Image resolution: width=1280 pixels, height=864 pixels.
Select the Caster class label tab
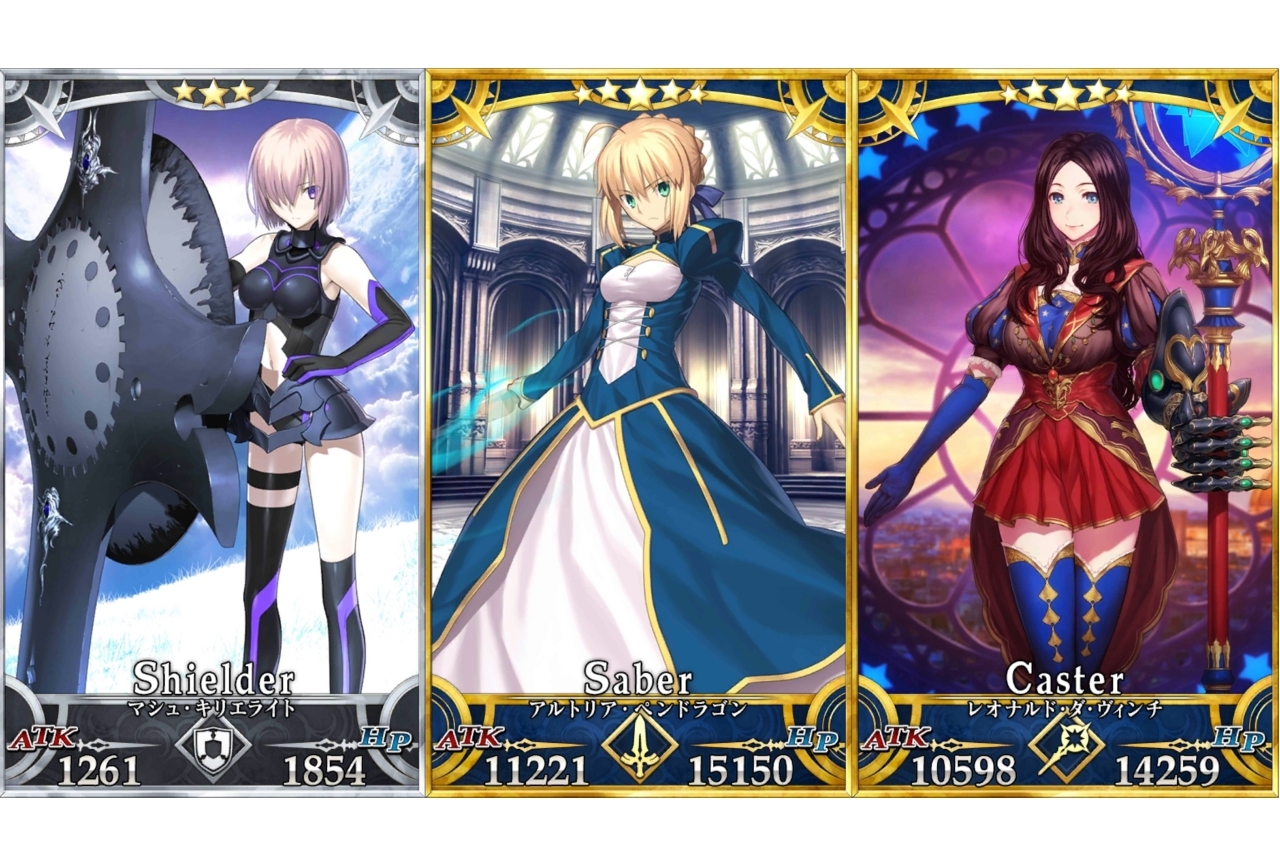pyautogui.click(x=1066, y=676)
